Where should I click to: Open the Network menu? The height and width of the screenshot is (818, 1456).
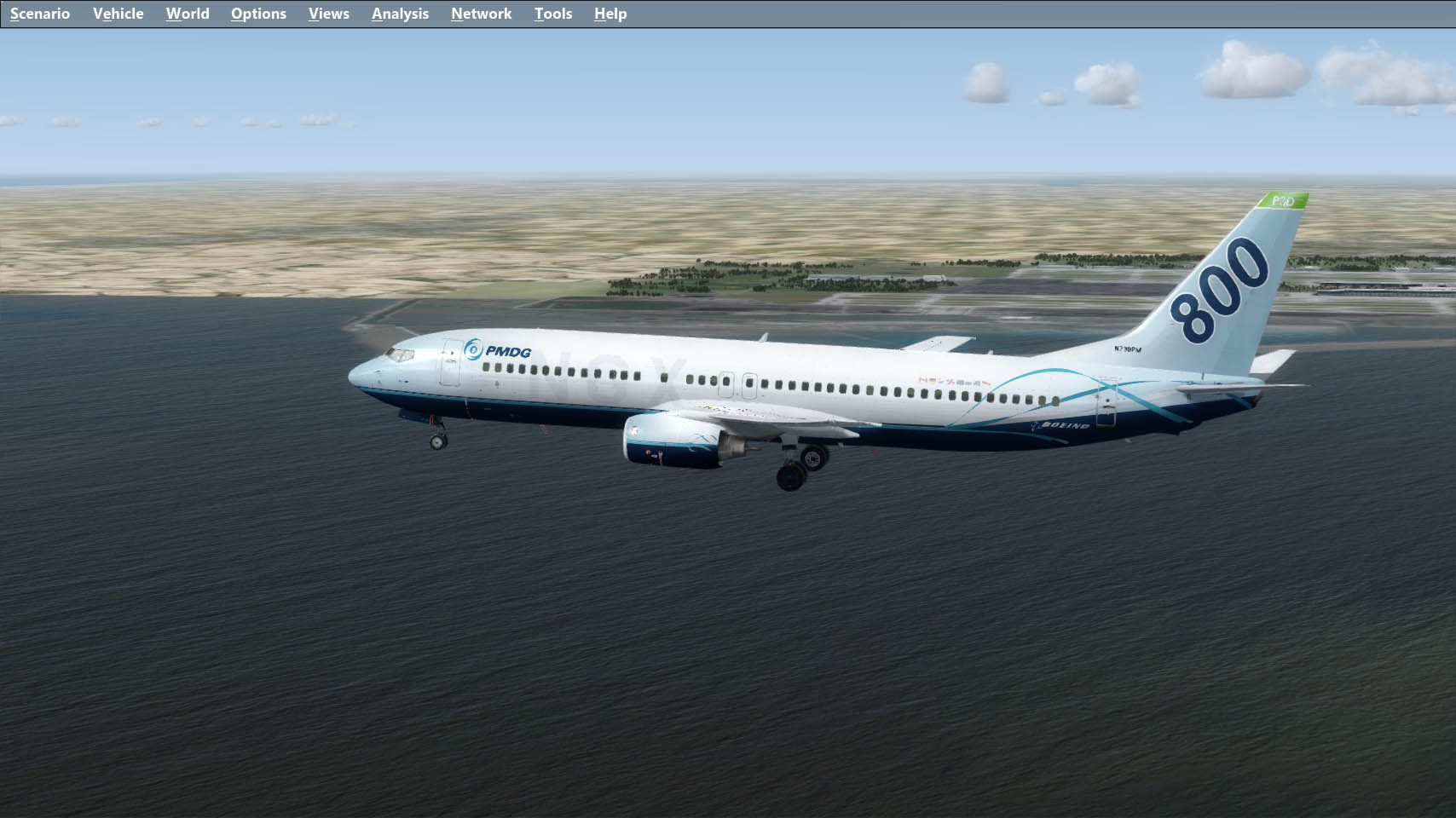(x=482, y=14)
